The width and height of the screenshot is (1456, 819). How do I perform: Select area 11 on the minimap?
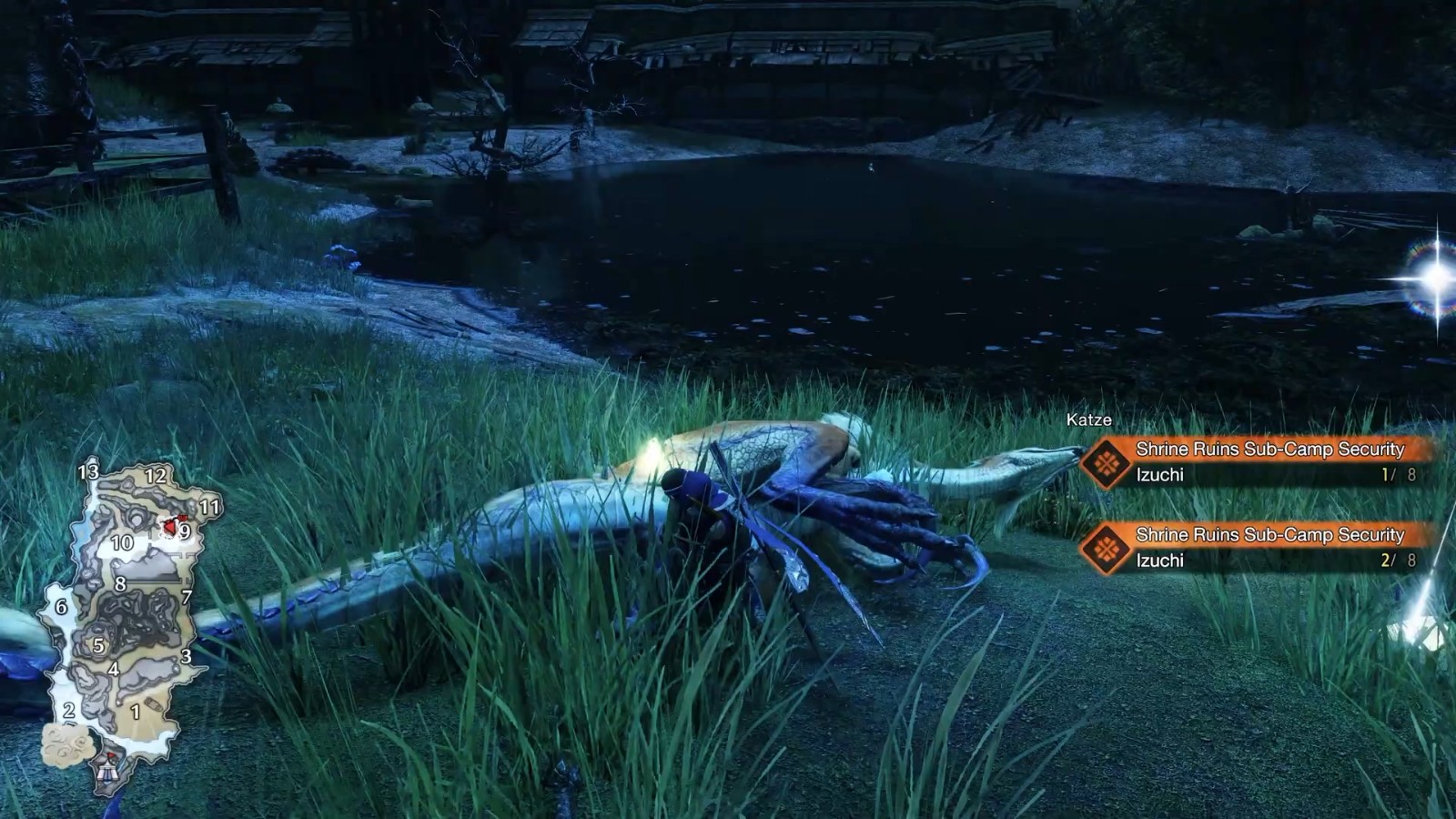(x=209, y=507)
